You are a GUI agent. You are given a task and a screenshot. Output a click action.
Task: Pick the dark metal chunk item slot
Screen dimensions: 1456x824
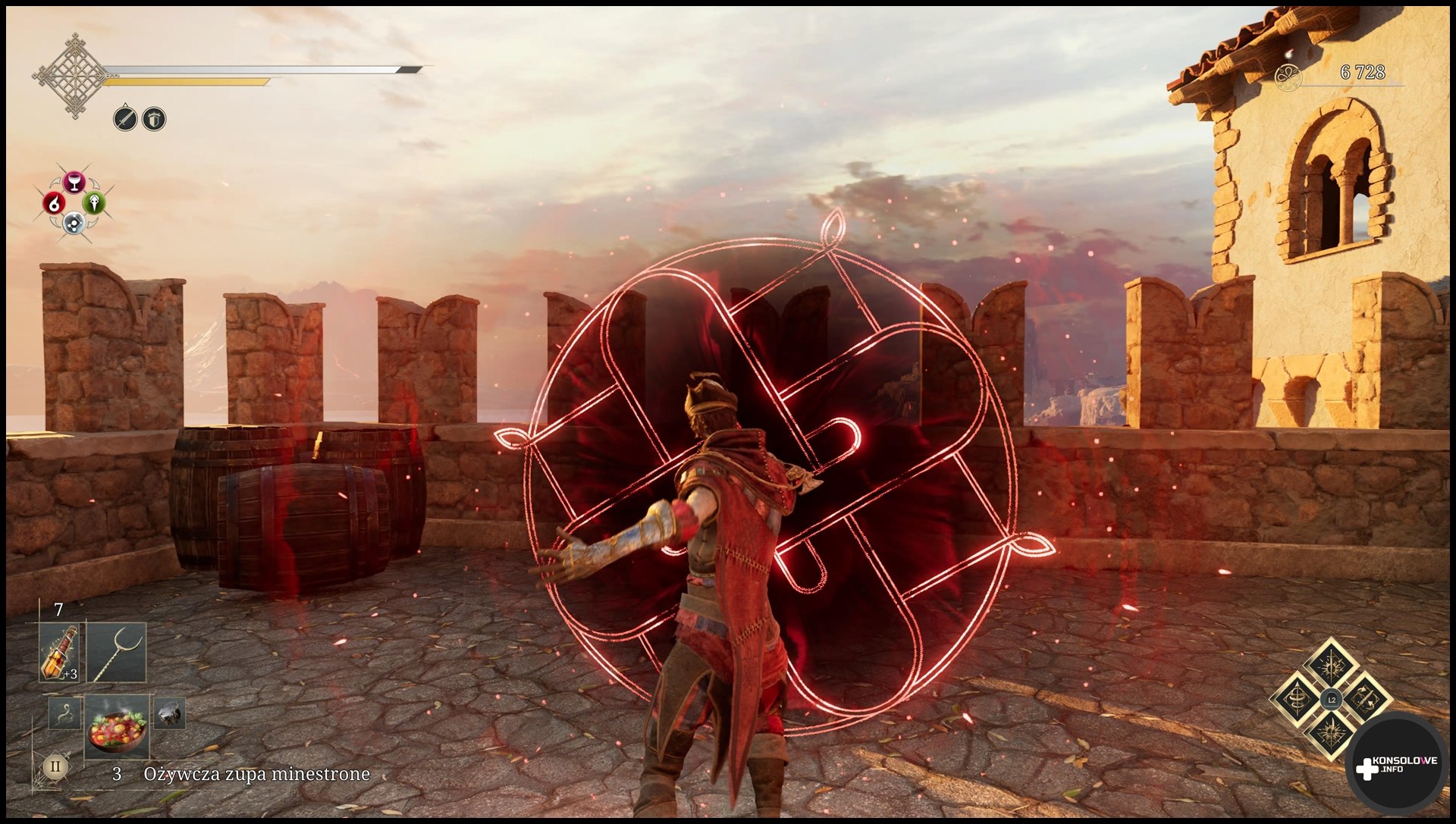point(169,713)
